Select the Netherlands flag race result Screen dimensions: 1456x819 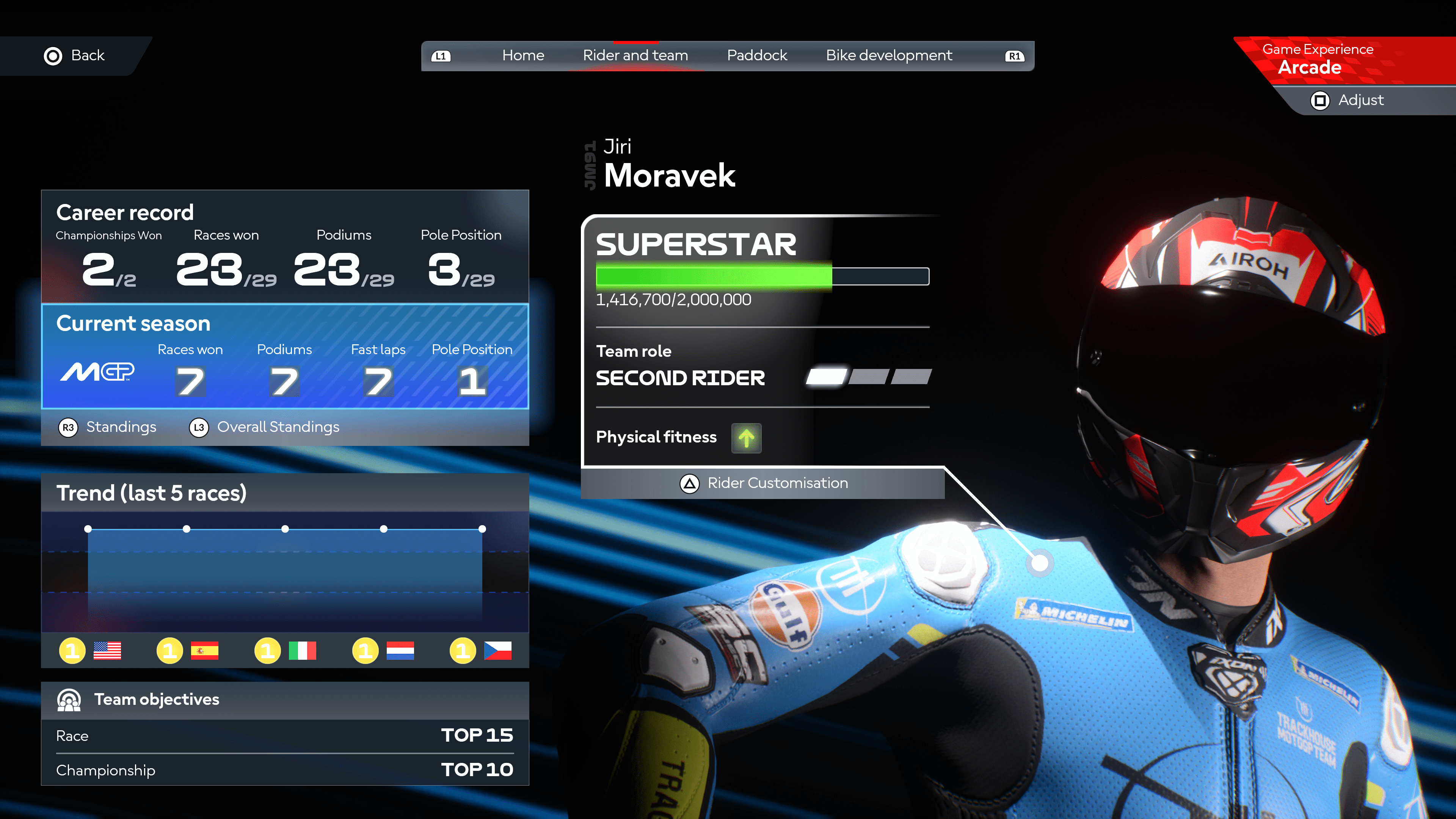[400, 651]
